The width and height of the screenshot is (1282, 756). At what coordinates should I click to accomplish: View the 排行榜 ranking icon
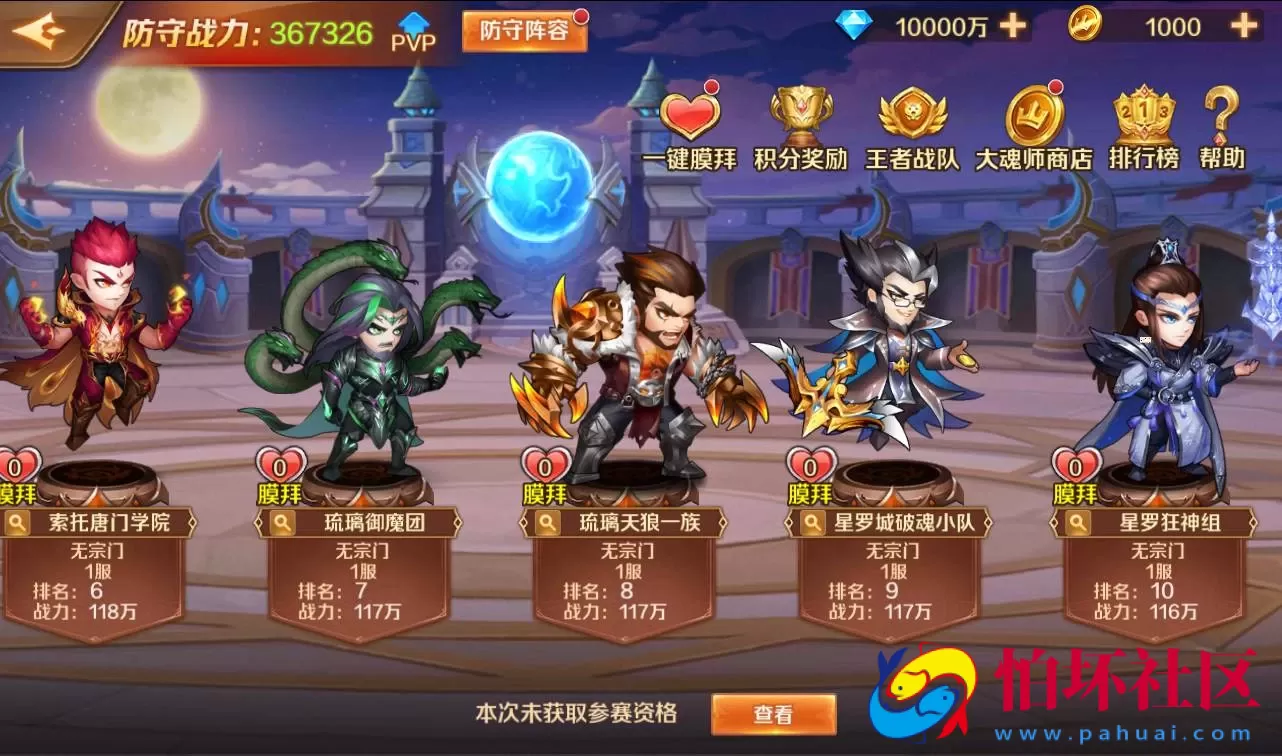click(1146, 113)
